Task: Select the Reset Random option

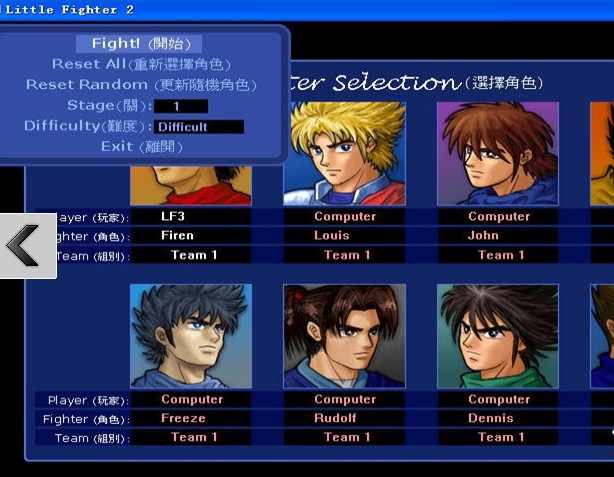Action: tap(141, 85)
